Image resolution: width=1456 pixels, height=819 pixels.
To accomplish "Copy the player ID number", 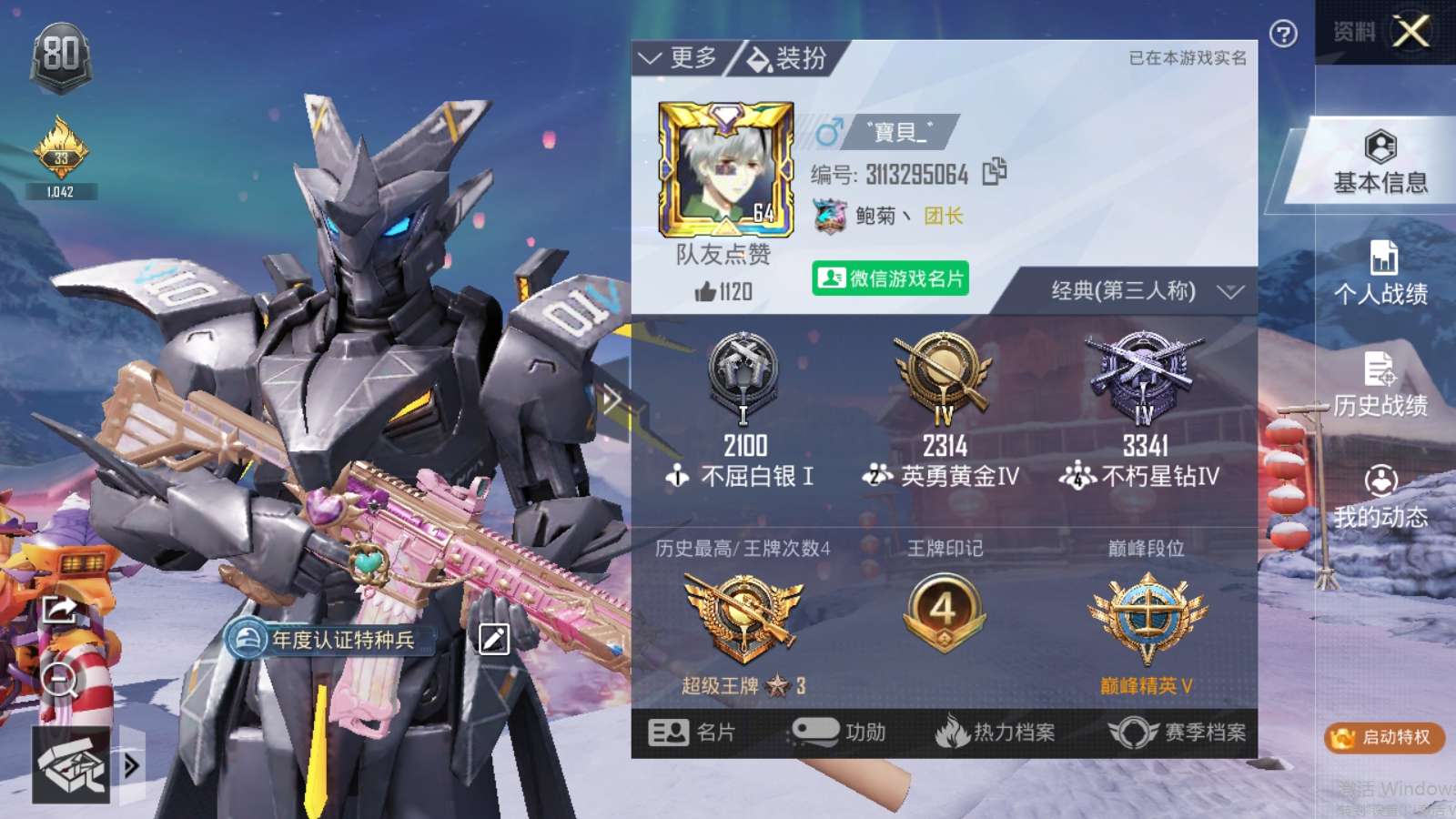I will click(995, 171).
